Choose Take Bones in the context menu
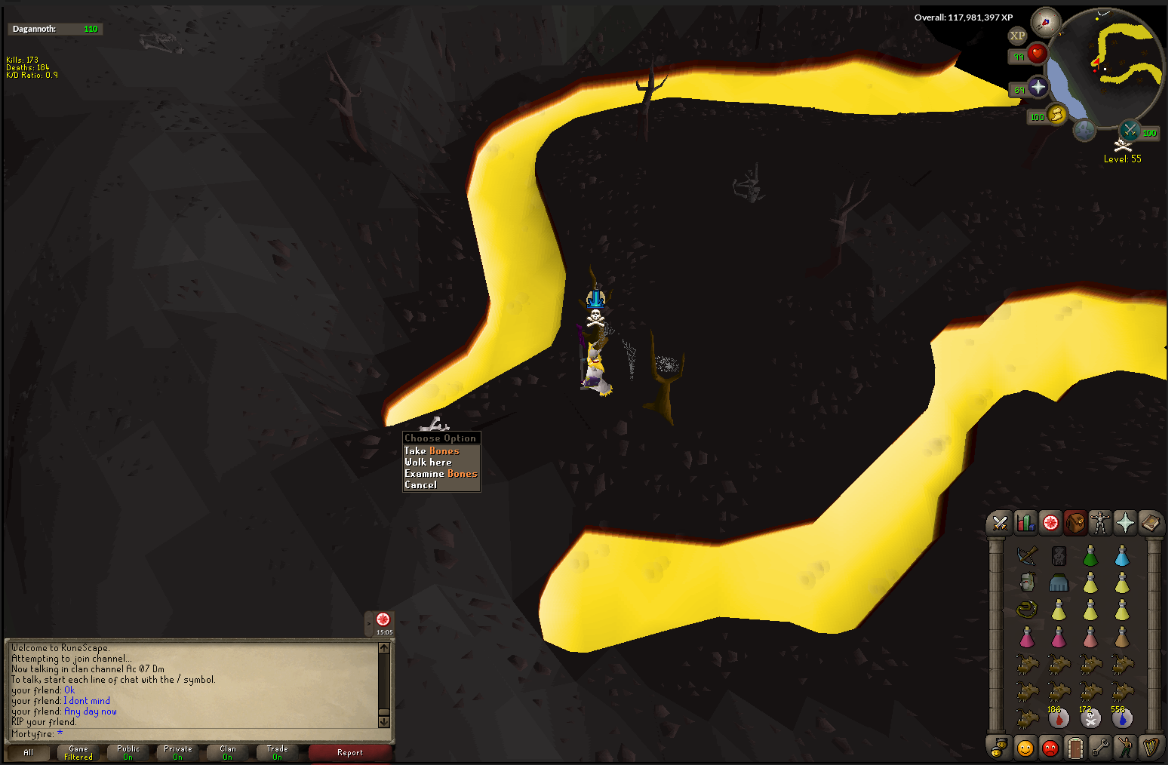This screenshot has width=1168, height=765. click(431, 451)
